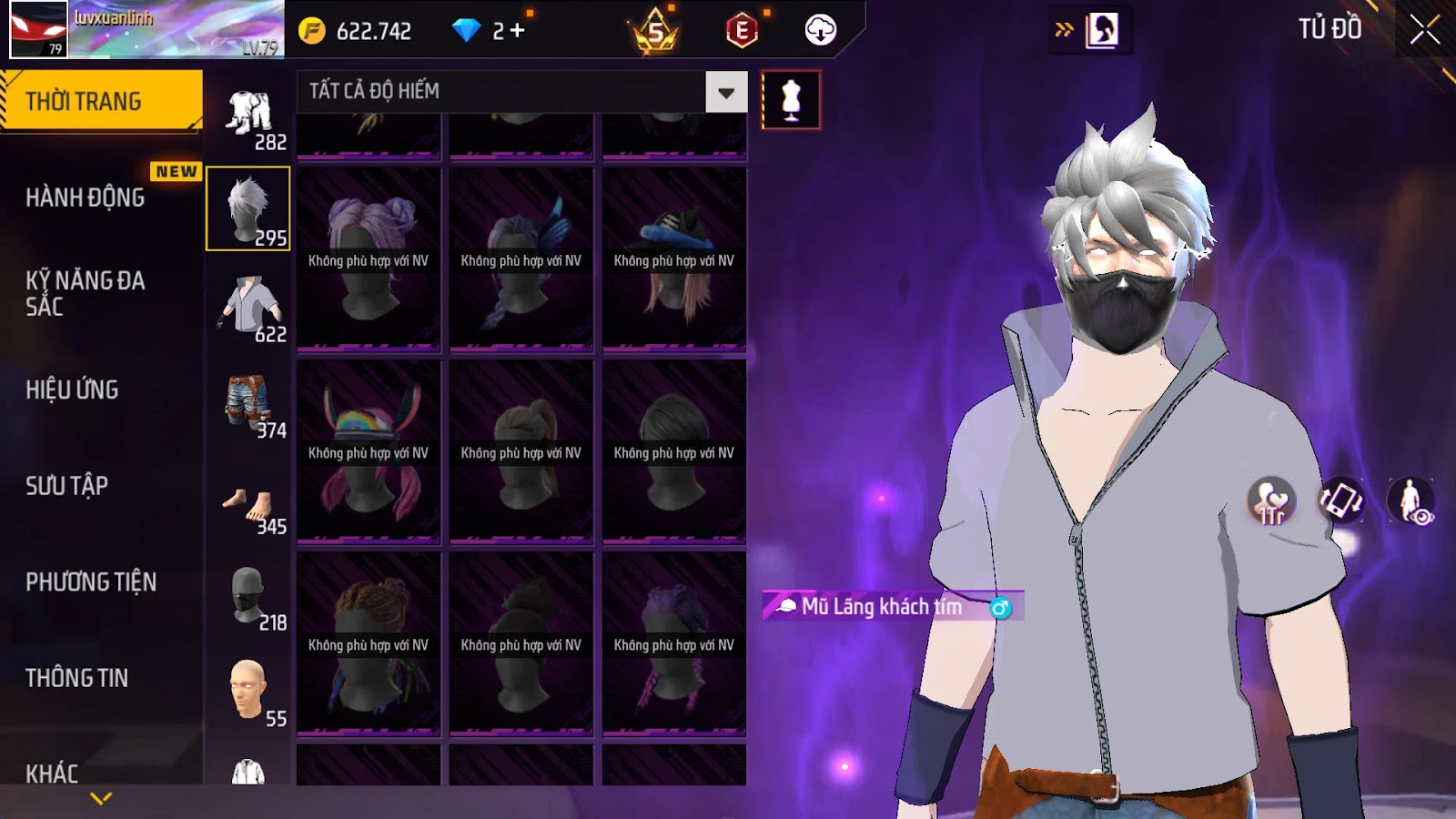Select the mask category with 218 items
The image size is (1456, 819).
point(248,597)
